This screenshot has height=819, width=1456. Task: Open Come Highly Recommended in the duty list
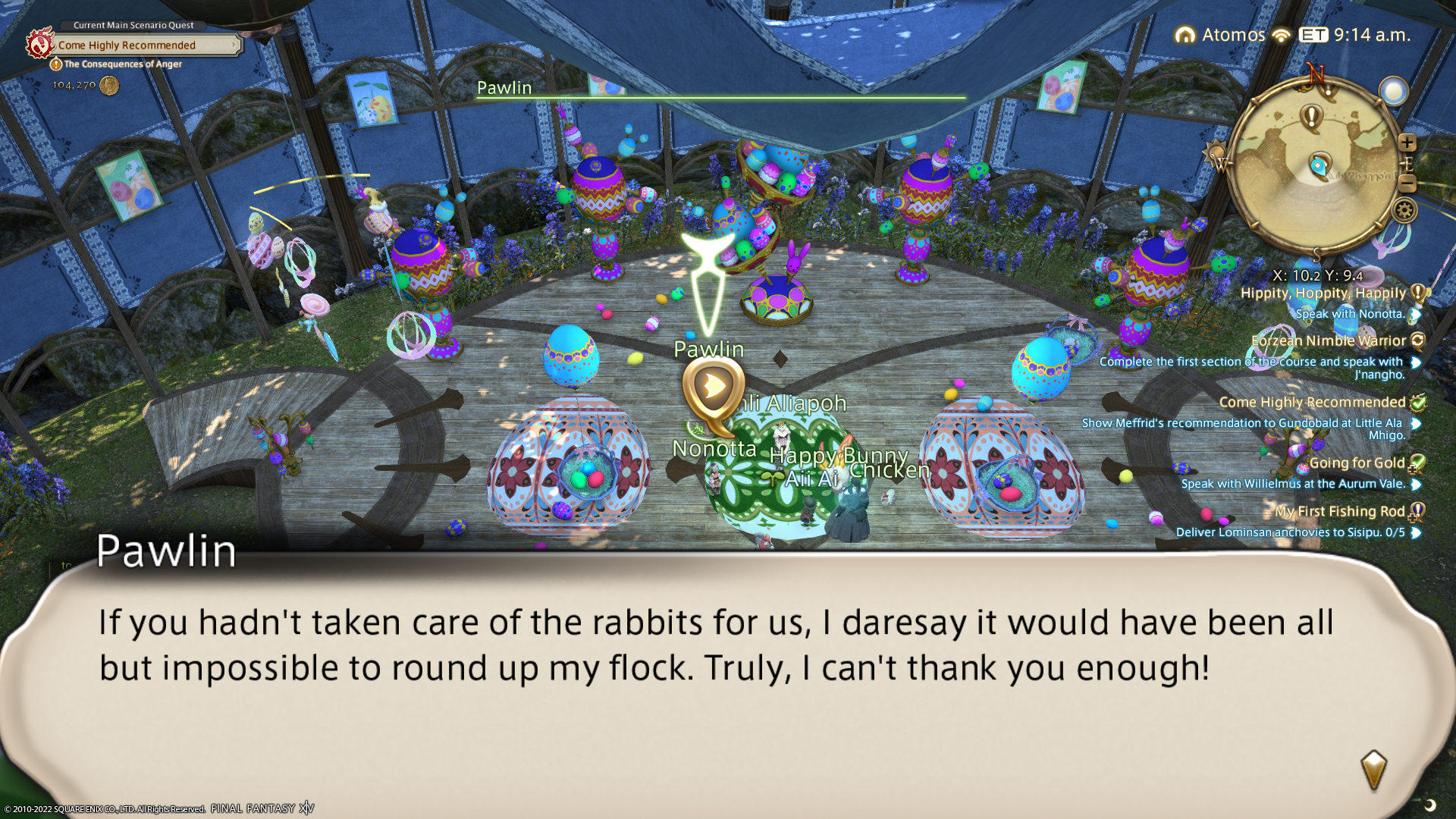pyautogui.click(x=1312, y=403)
